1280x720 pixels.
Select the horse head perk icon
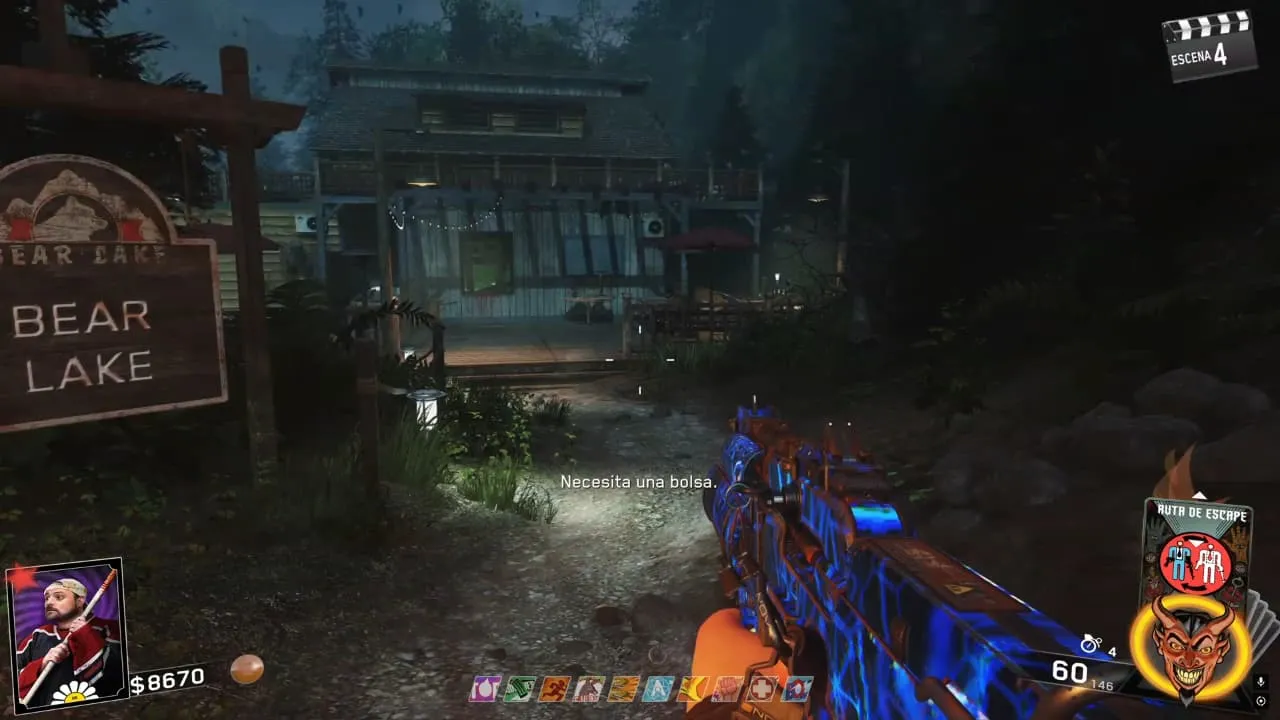[588, 688]
